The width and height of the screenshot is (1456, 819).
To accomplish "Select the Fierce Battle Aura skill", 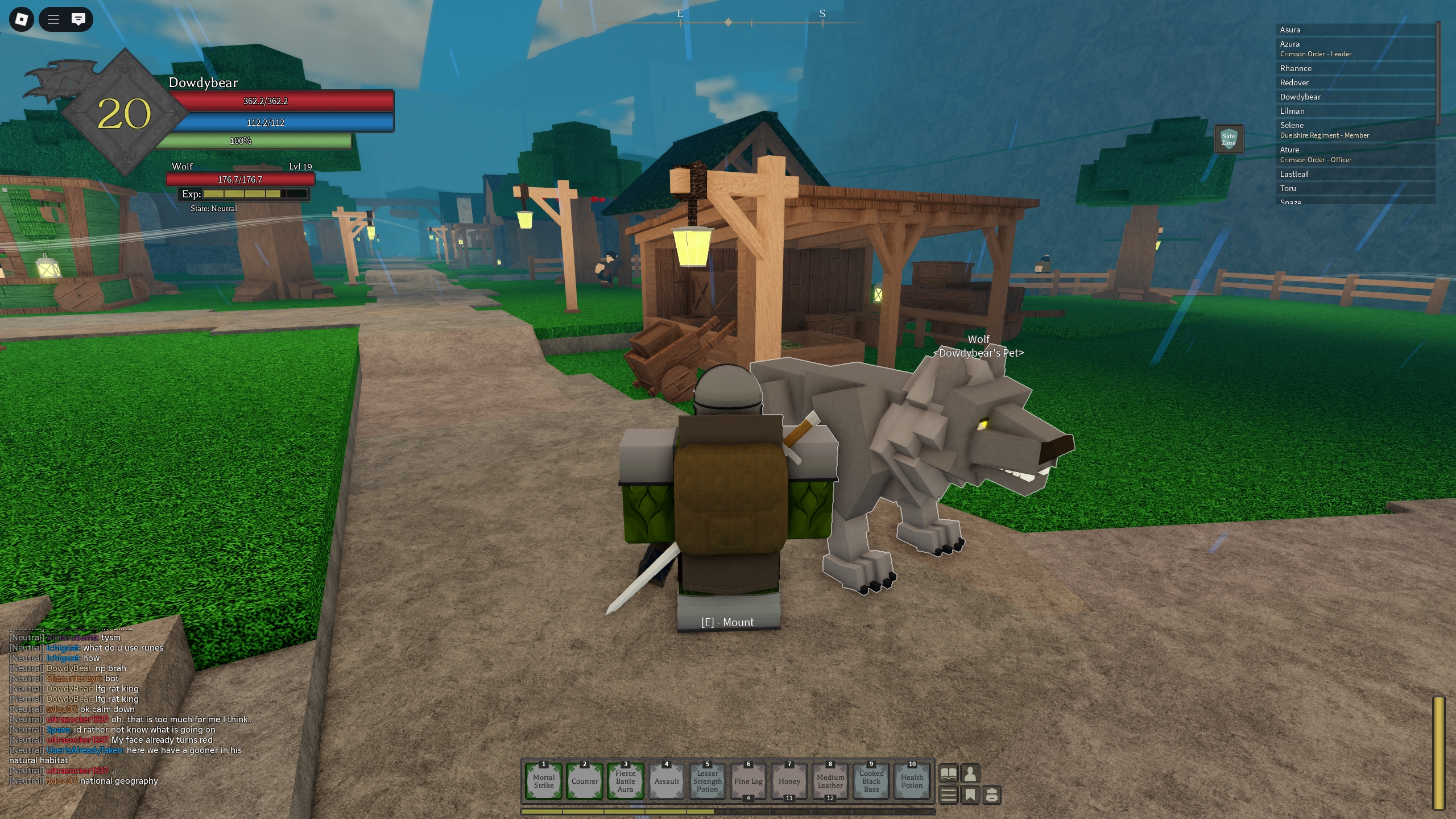I will 625,781.
